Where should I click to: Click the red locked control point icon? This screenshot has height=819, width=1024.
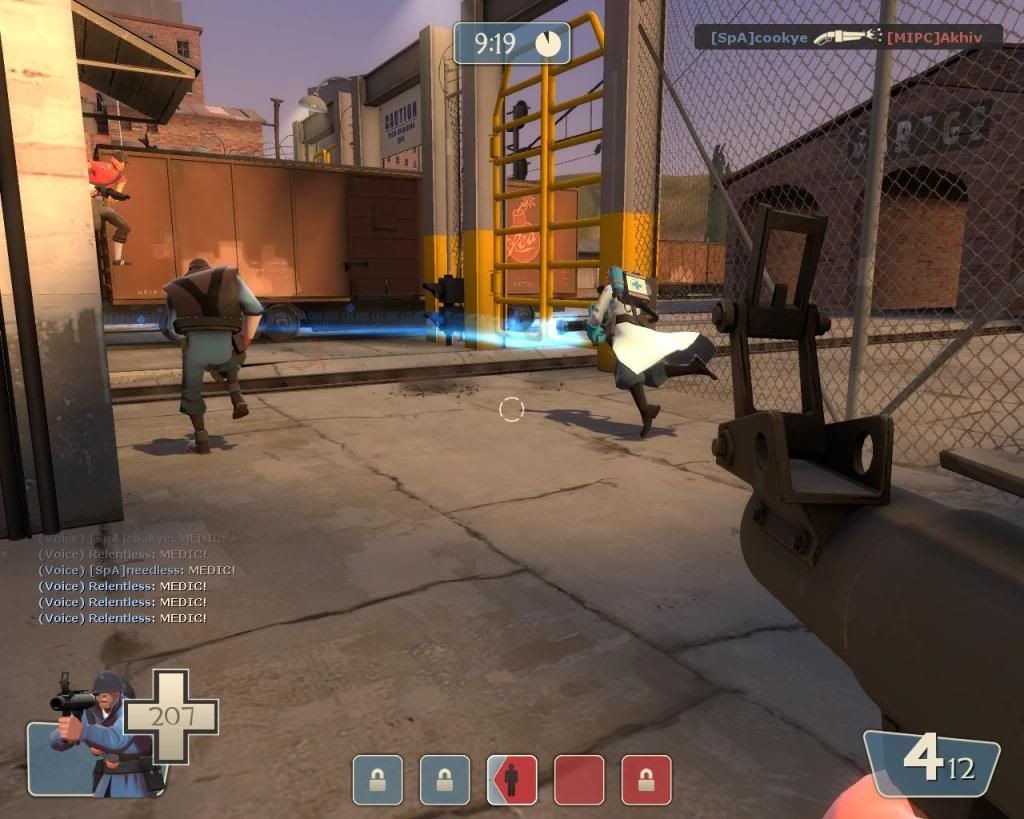[646, 780]
